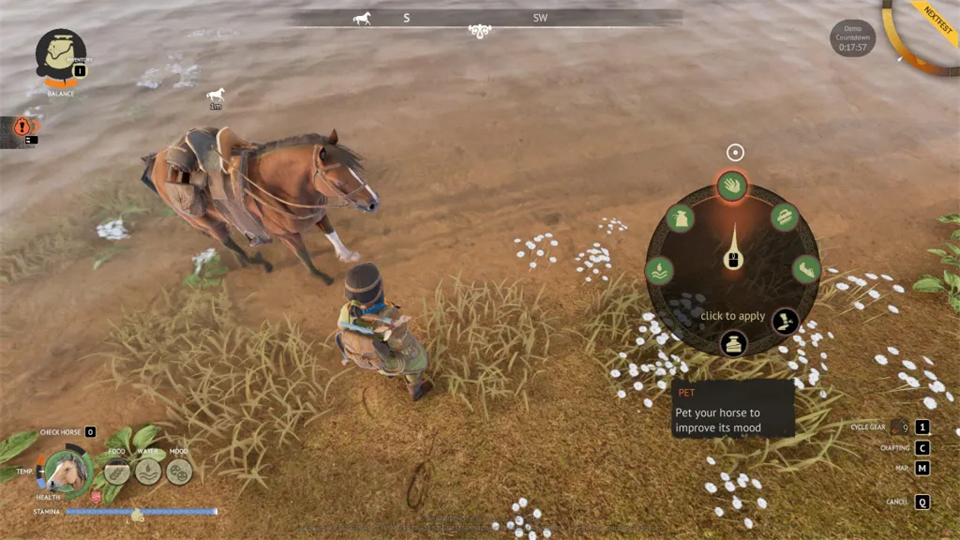Pick the dark hammer icon on the wheel

coord(785,321)
